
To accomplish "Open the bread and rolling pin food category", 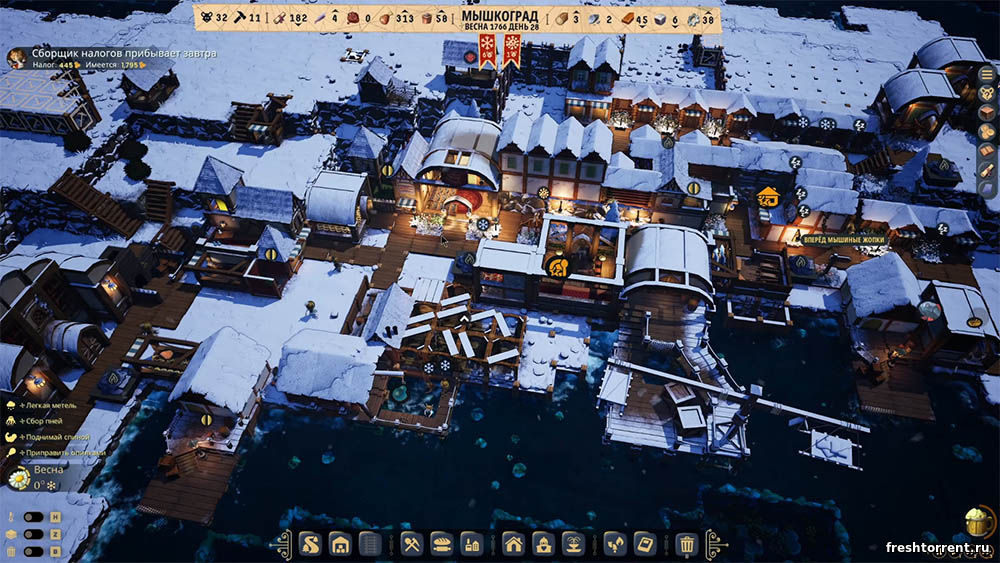I will pyautogui.click(x=441, y=544).
